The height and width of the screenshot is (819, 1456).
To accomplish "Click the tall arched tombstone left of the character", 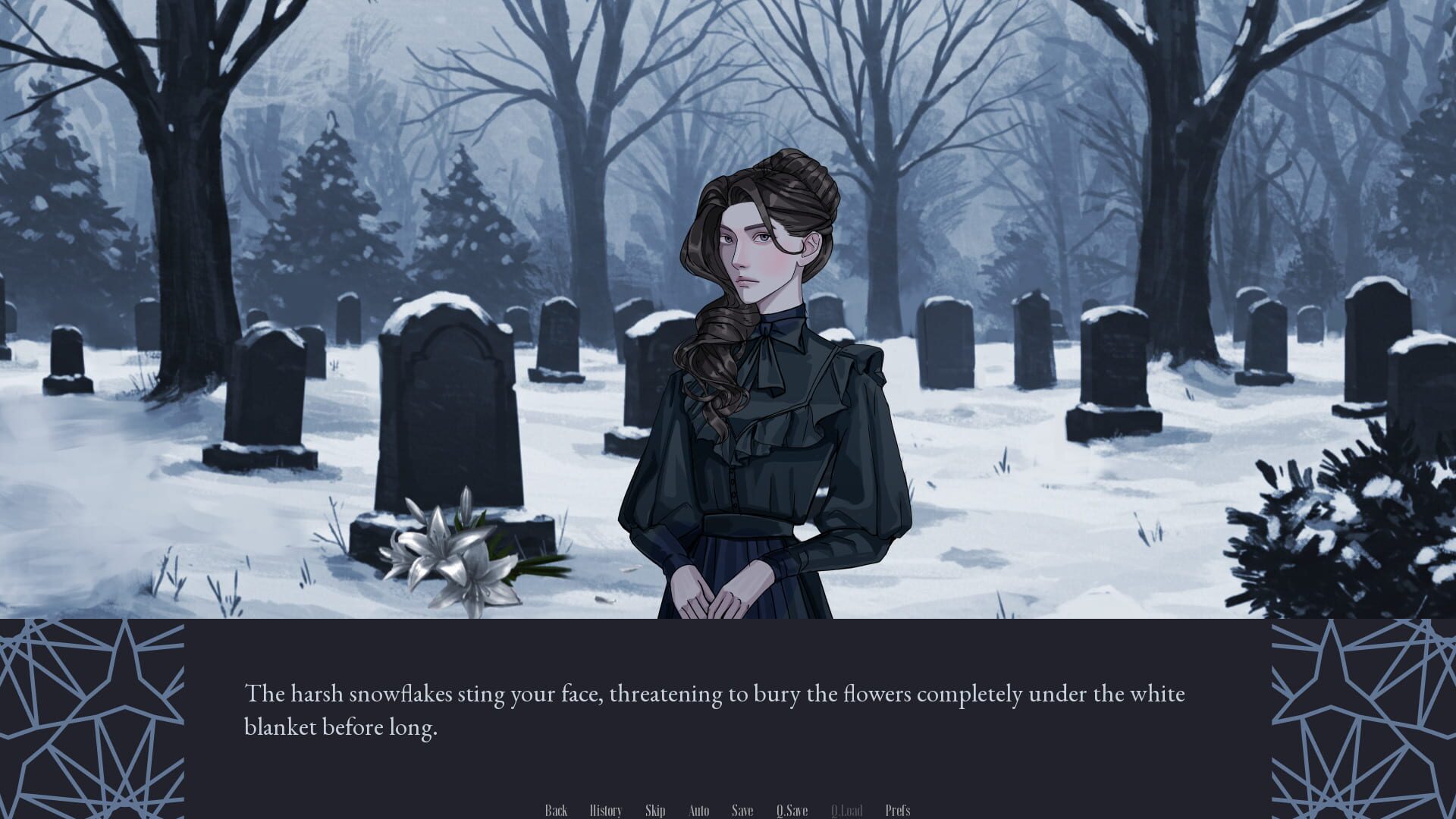I will (x=447, y=356).
